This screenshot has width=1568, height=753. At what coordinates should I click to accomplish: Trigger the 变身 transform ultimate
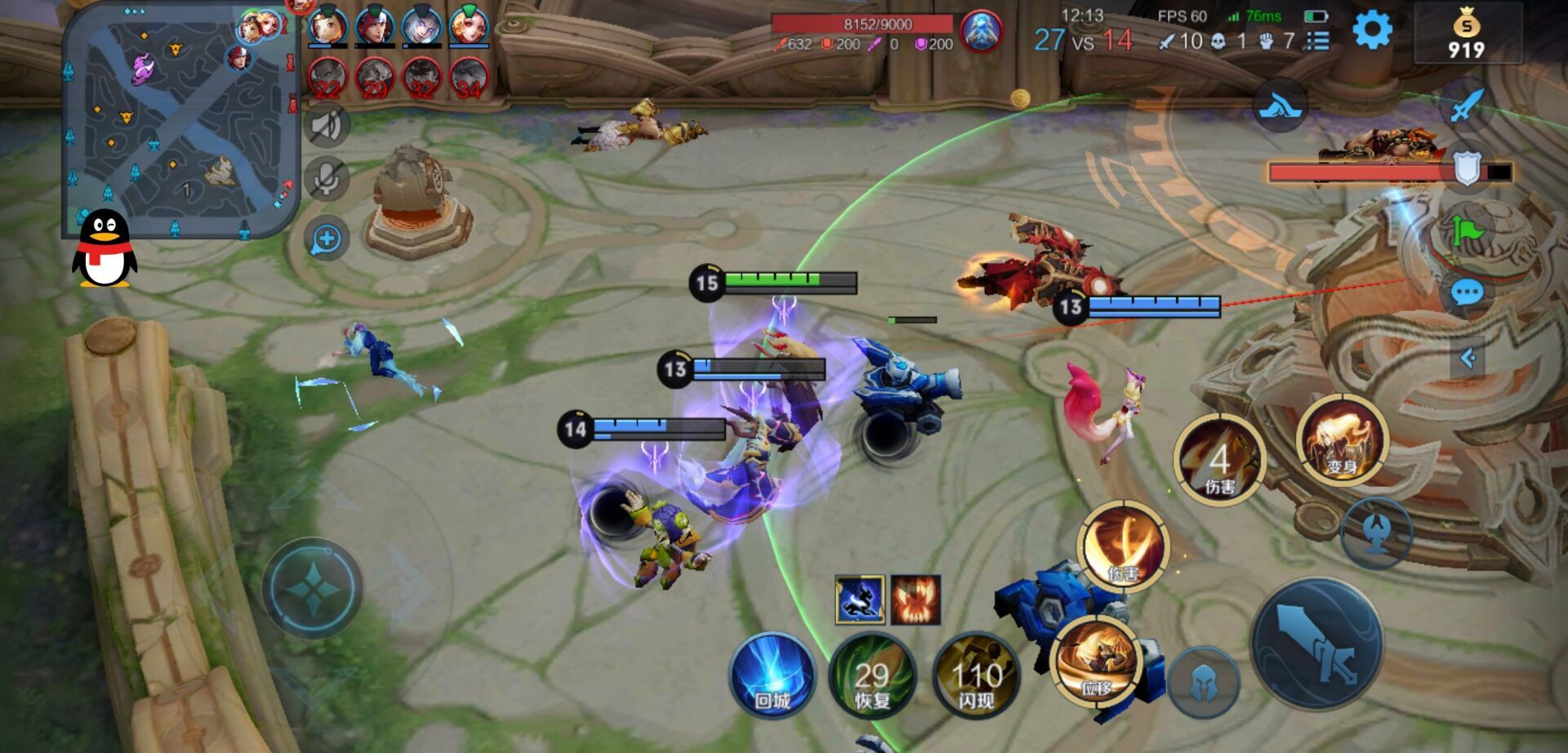pyautogui.click(x=1342, y=441)
